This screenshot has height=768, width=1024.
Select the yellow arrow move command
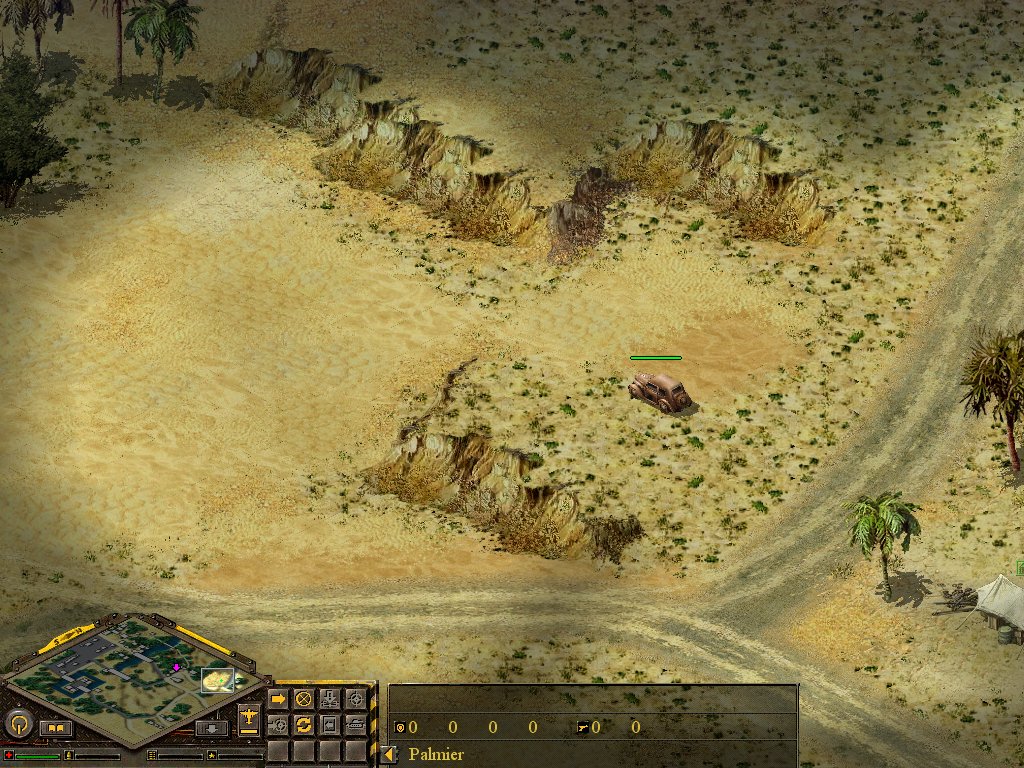coord(279,700)
